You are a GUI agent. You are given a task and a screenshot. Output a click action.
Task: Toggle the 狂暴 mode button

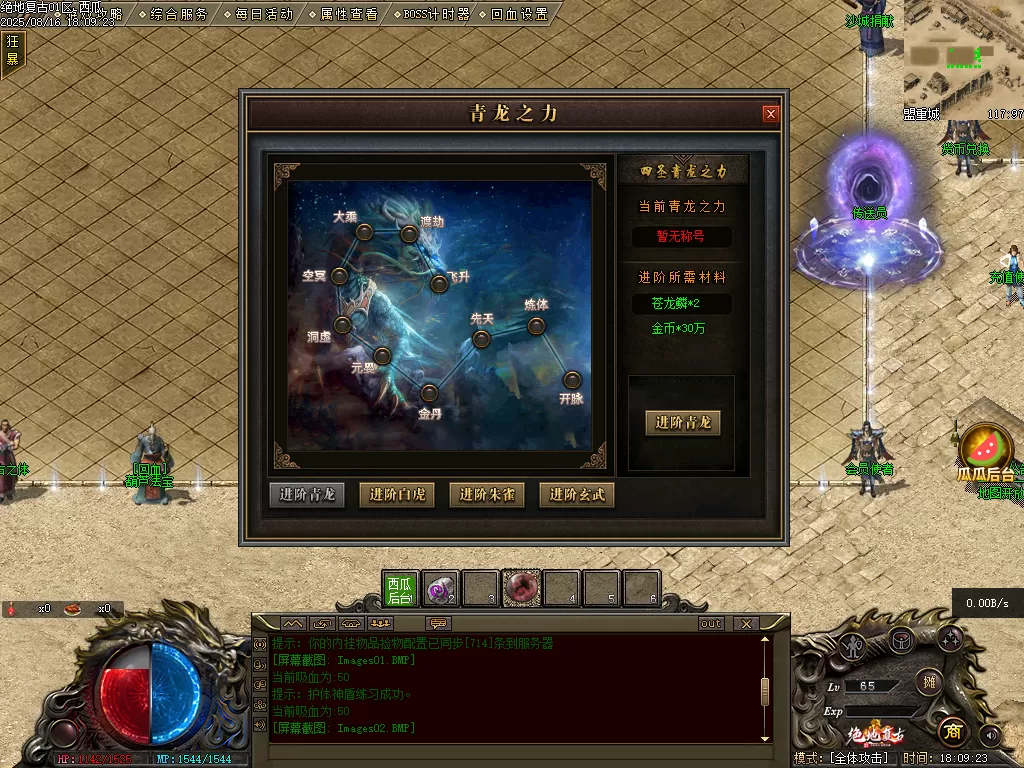click(13, 50)
